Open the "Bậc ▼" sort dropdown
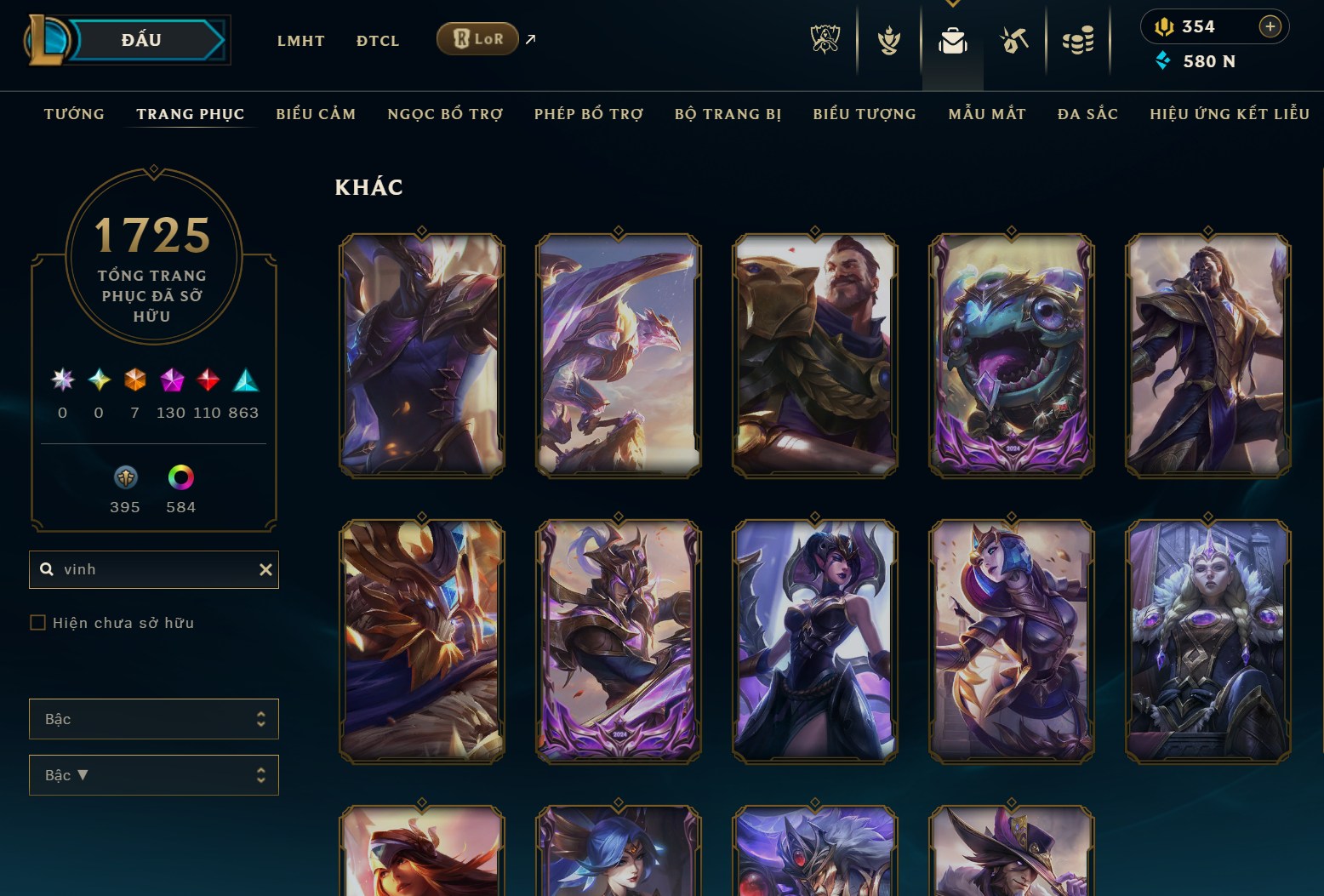This screenshot has height=896, width=1324. coord(154,775)
